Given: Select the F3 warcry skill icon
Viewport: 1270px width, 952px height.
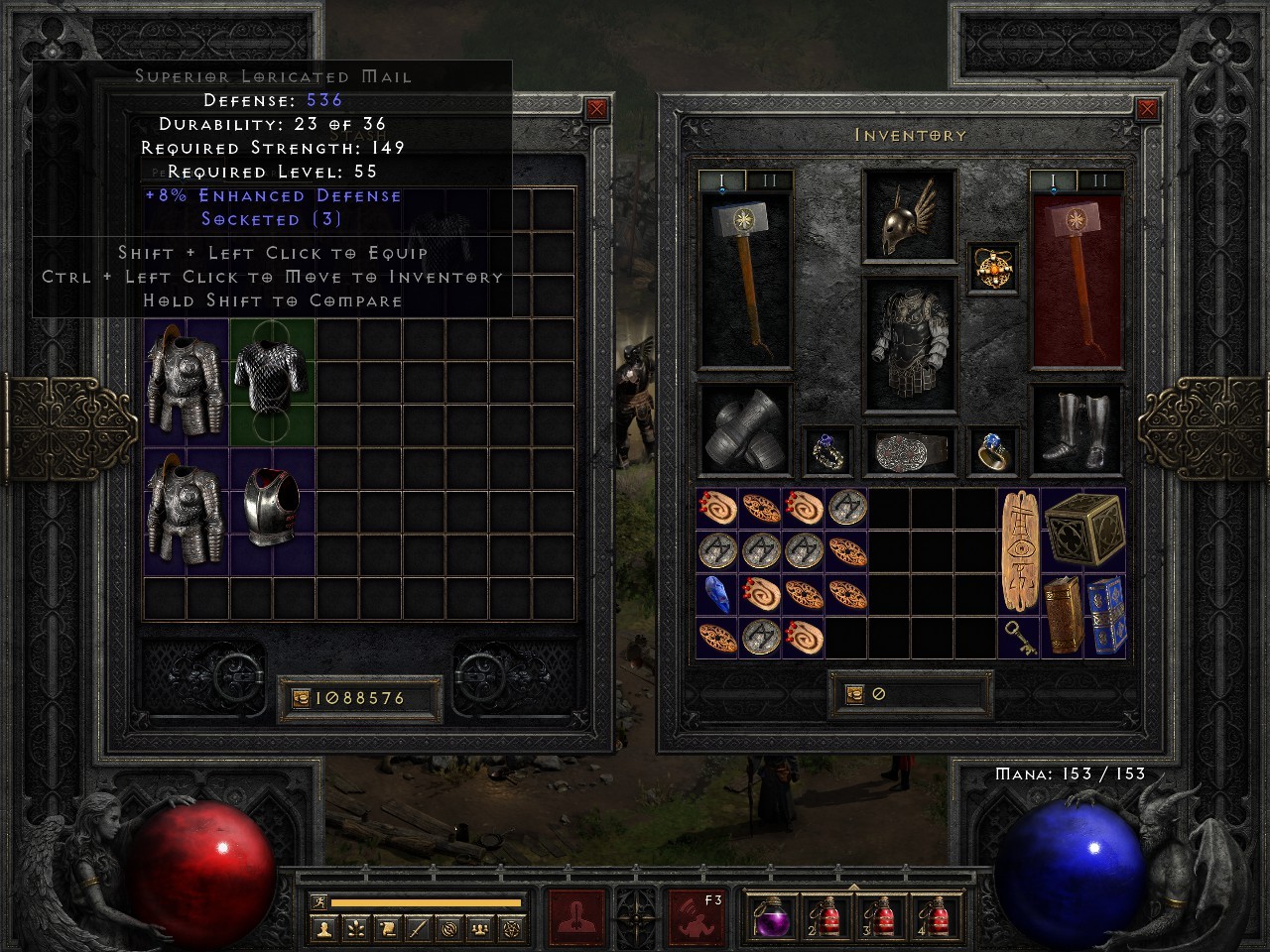Looking at the screenshot, I should [x=698, y=917].
